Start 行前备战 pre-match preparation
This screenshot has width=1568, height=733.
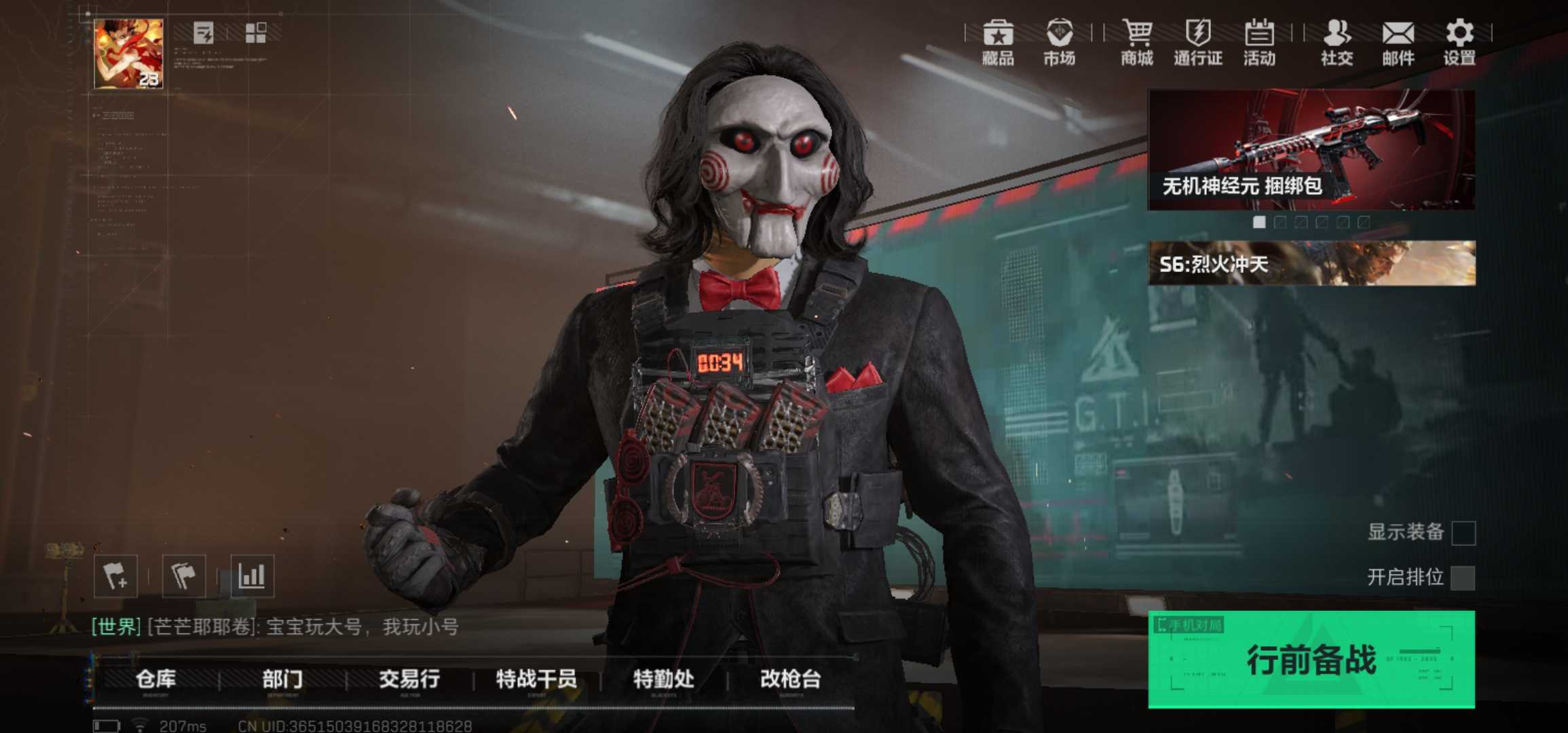coord(1311,659)
